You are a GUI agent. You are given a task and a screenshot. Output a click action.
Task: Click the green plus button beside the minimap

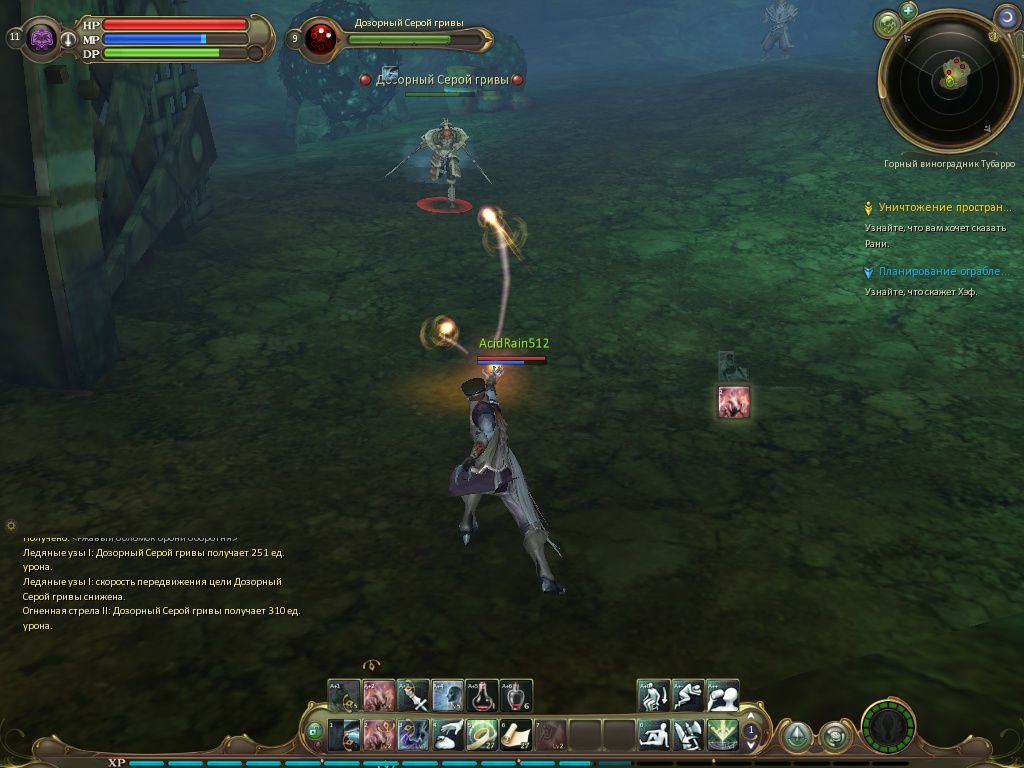[908, 11]
